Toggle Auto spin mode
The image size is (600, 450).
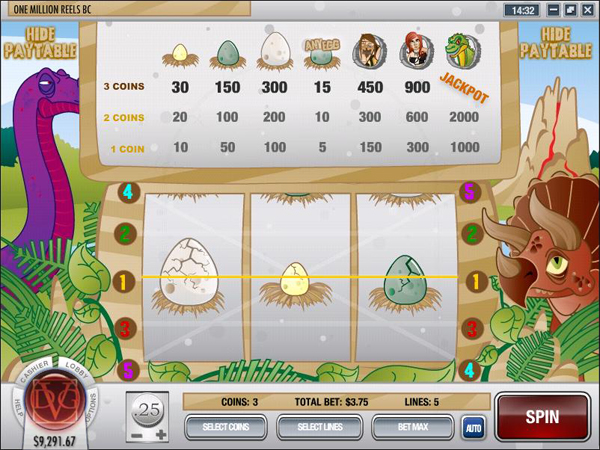coord(472,428)
